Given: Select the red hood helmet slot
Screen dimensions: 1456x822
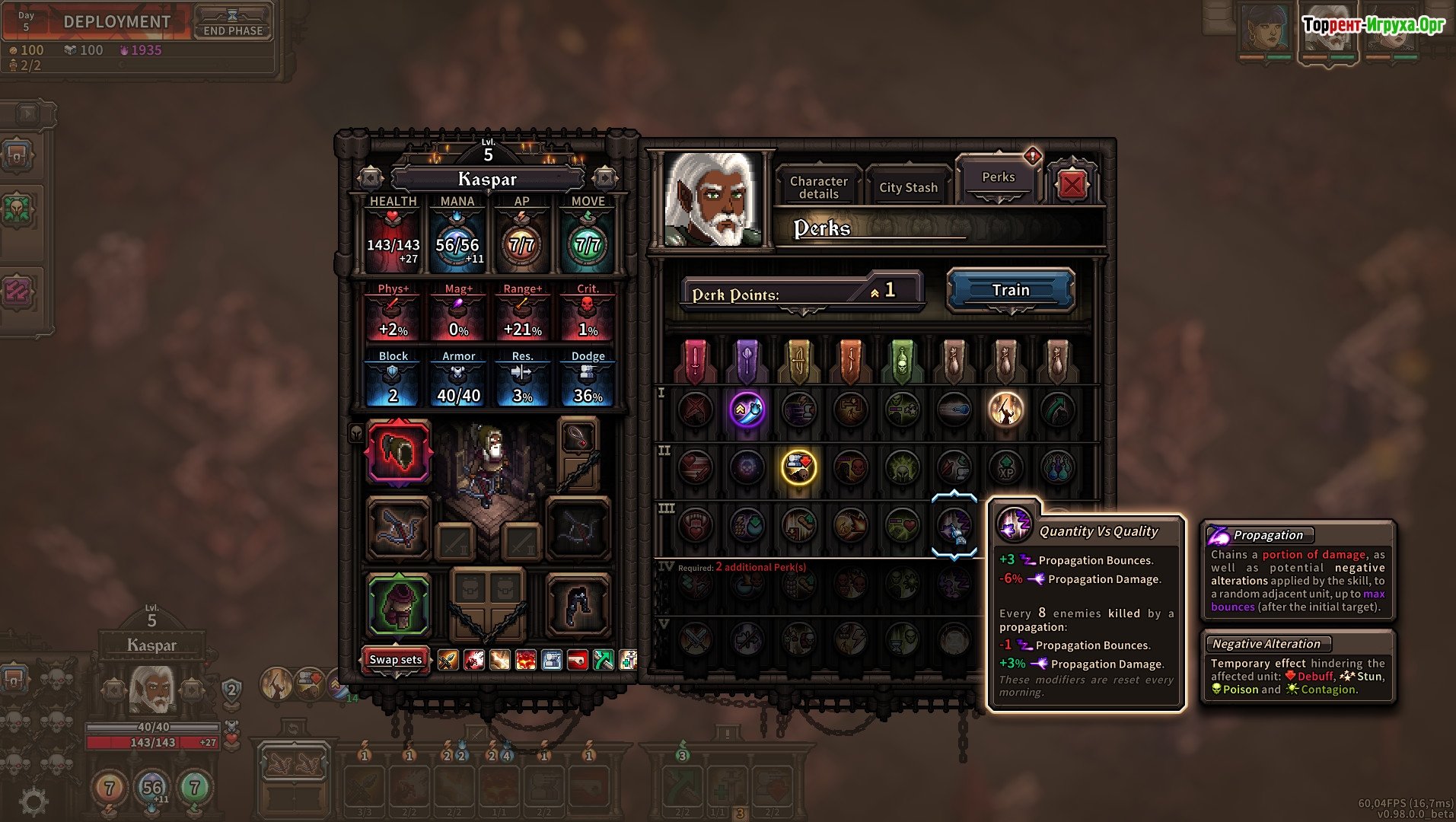Looking at the screenshot, I should [x=399, y=452].
